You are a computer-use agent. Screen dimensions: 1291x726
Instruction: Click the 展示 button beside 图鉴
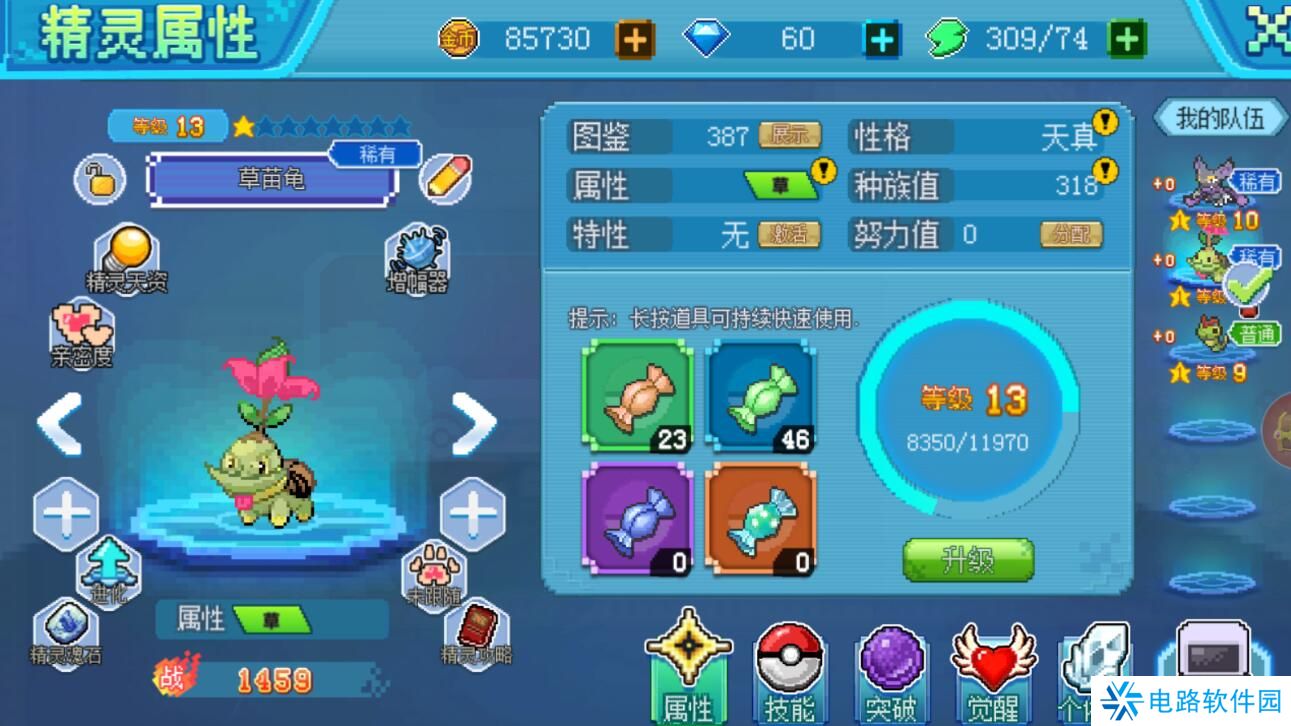[x=789, y=136]
